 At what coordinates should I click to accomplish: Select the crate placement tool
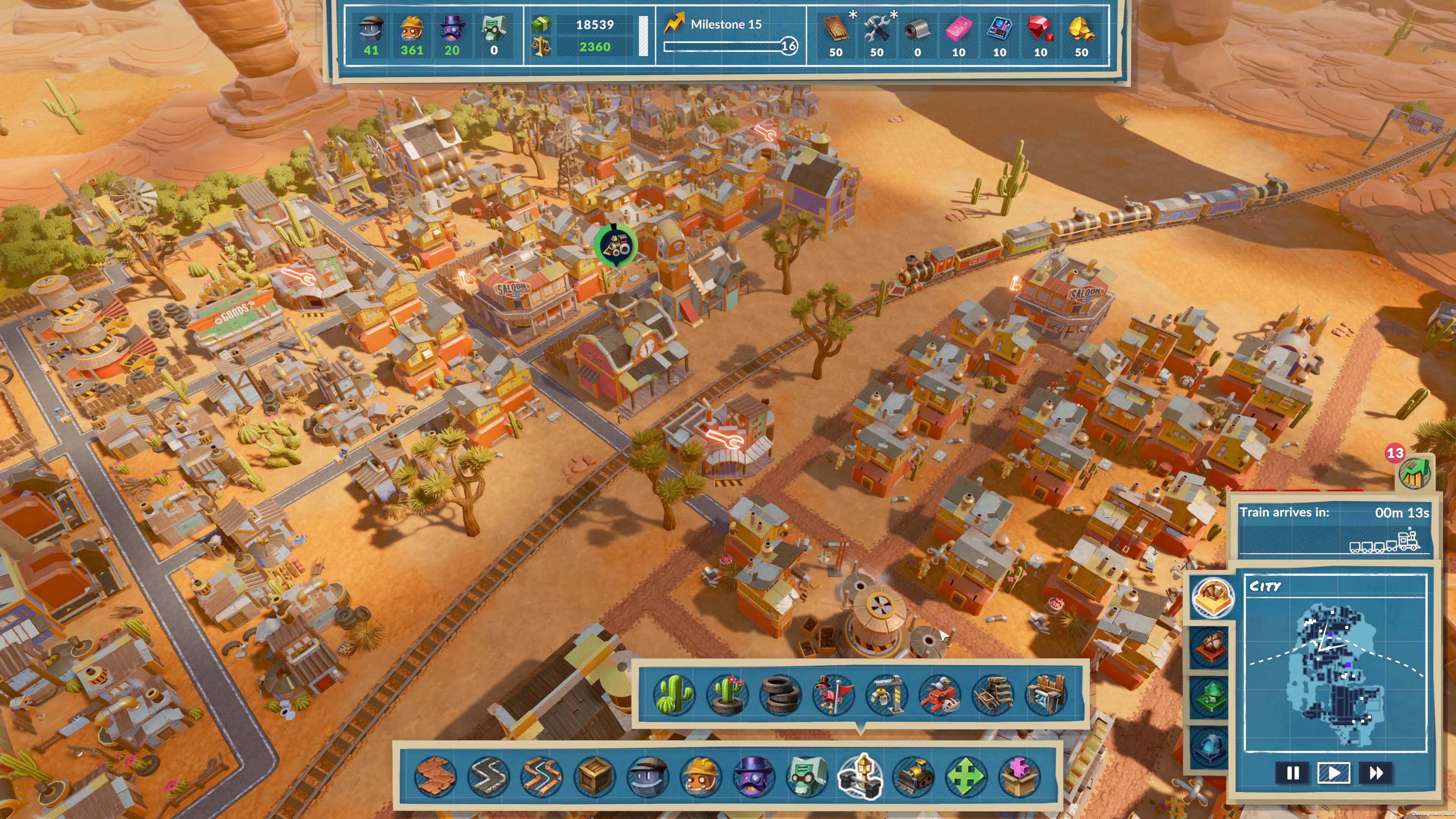[x=596, y=778]
